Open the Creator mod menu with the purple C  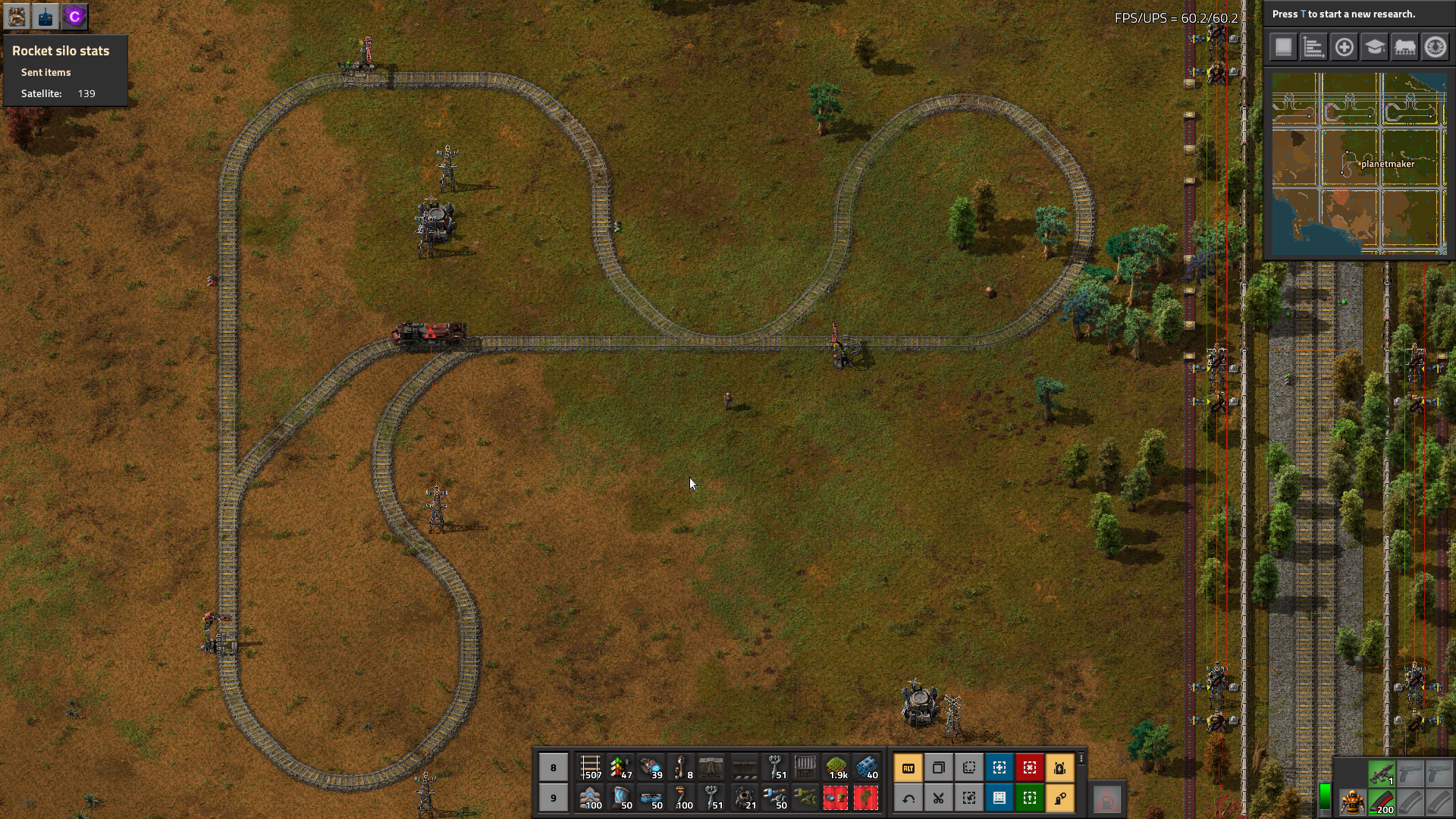[74, 16]
